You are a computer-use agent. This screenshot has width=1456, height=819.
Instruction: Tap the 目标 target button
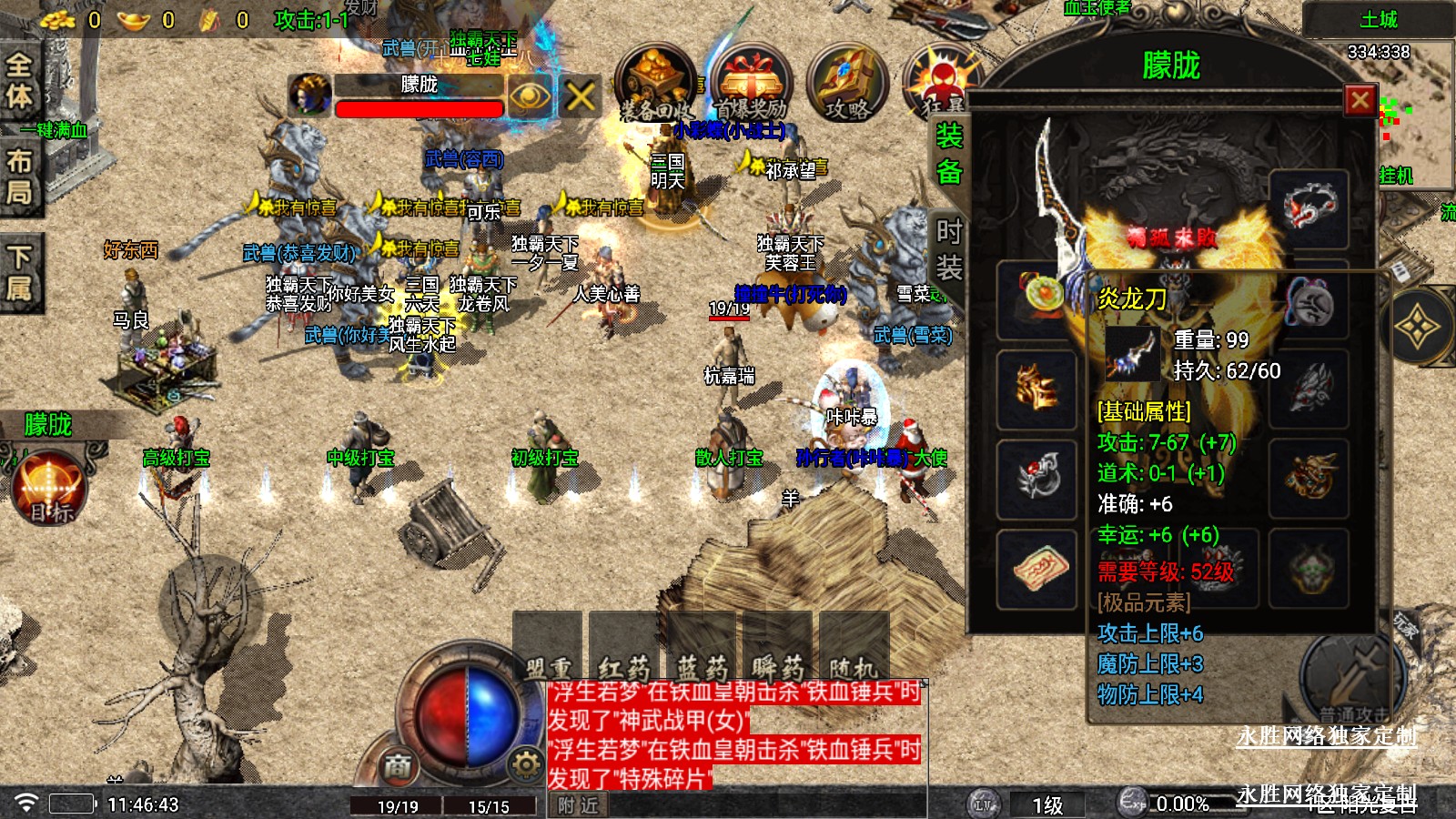coord(50,490)
